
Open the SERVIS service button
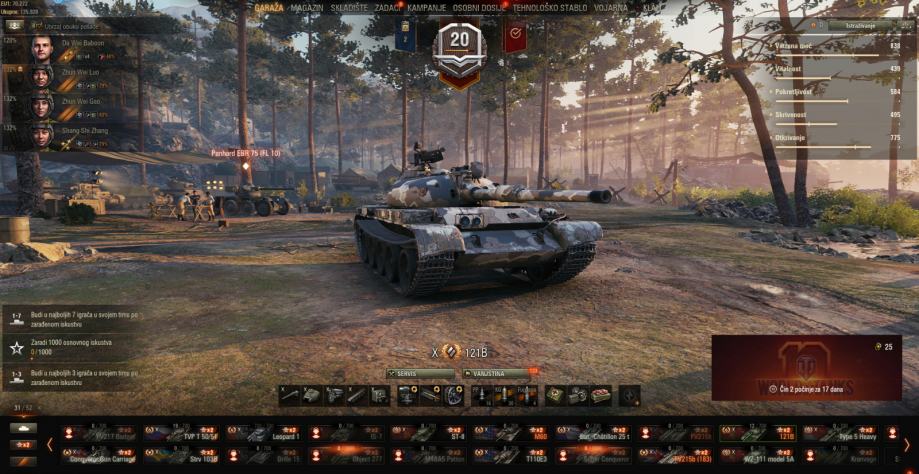[420, 373]
